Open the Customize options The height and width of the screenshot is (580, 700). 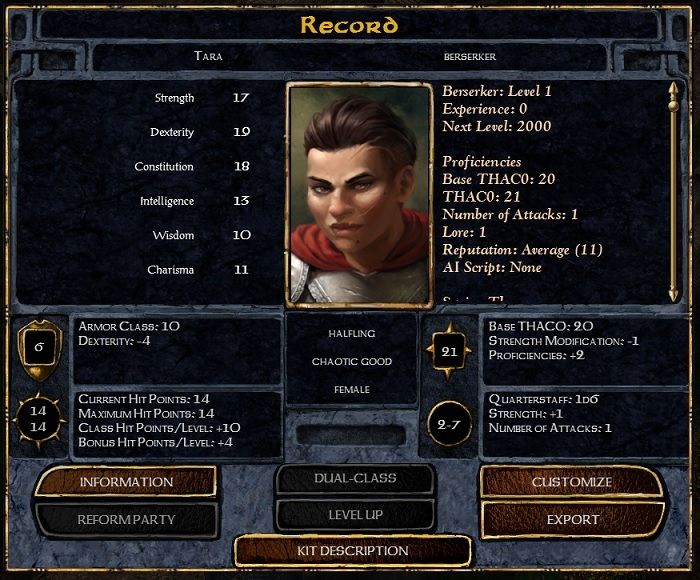click(x=572, y=482)
